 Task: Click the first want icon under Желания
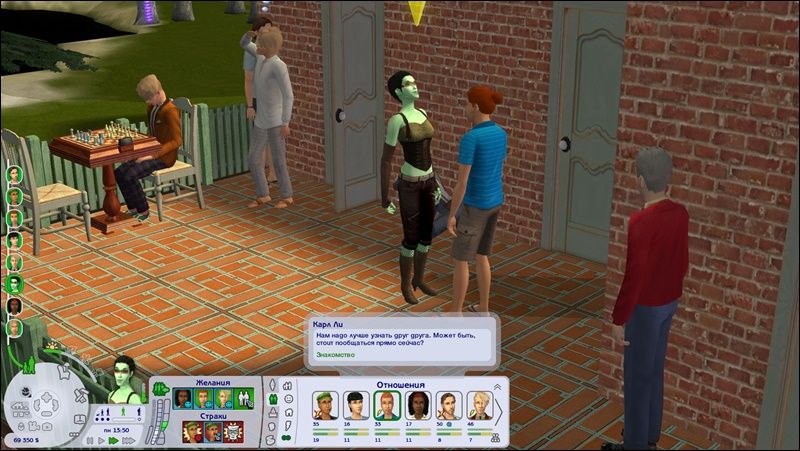pos(182,398)
